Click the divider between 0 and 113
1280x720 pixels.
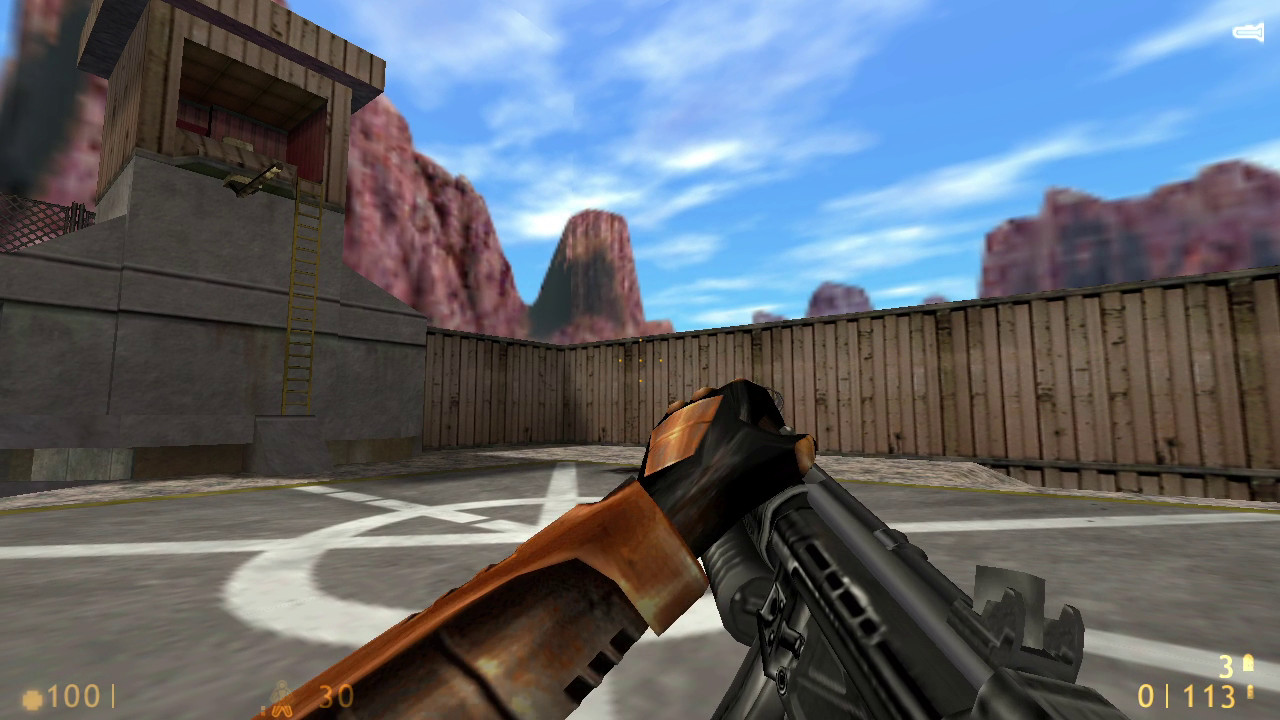pos(1168,694)
